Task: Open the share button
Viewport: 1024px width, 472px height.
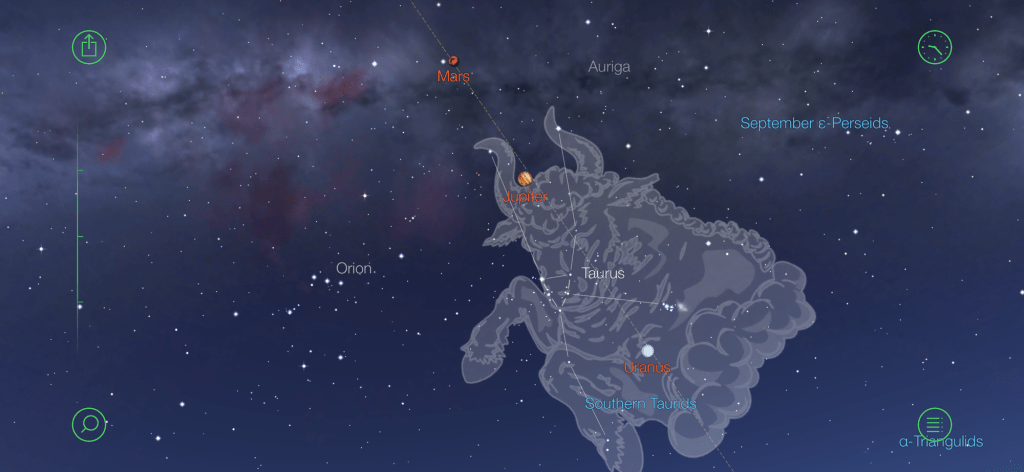Action: click(89, 47)
